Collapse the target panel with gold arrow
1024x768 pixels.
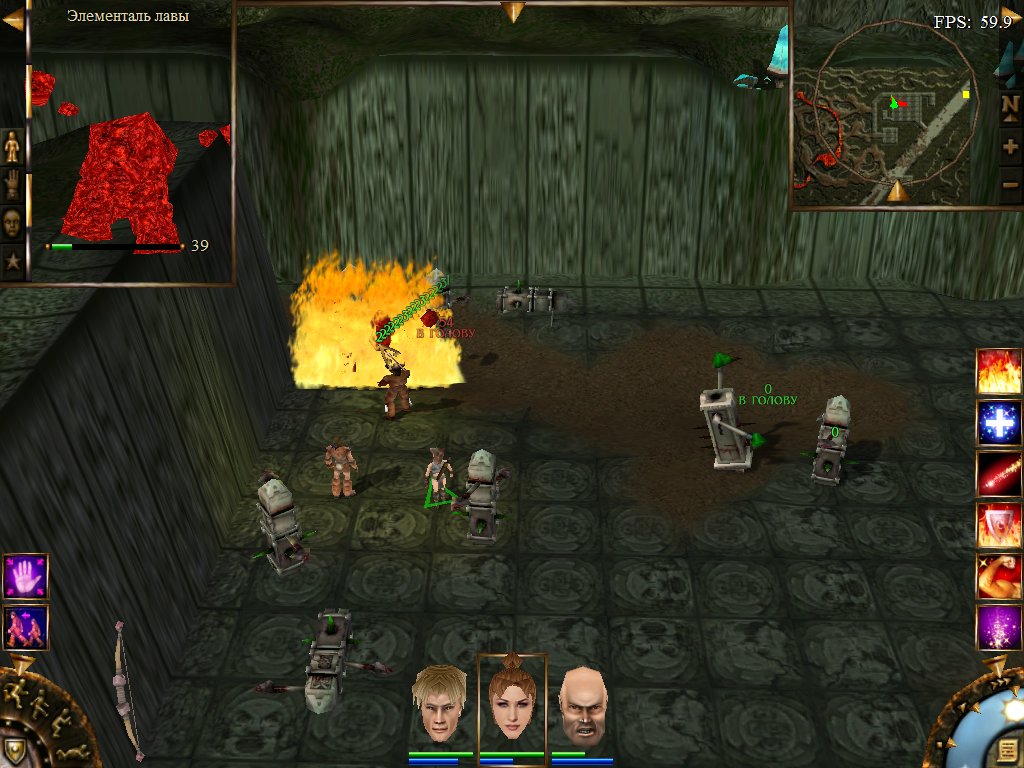pos(12,20)
